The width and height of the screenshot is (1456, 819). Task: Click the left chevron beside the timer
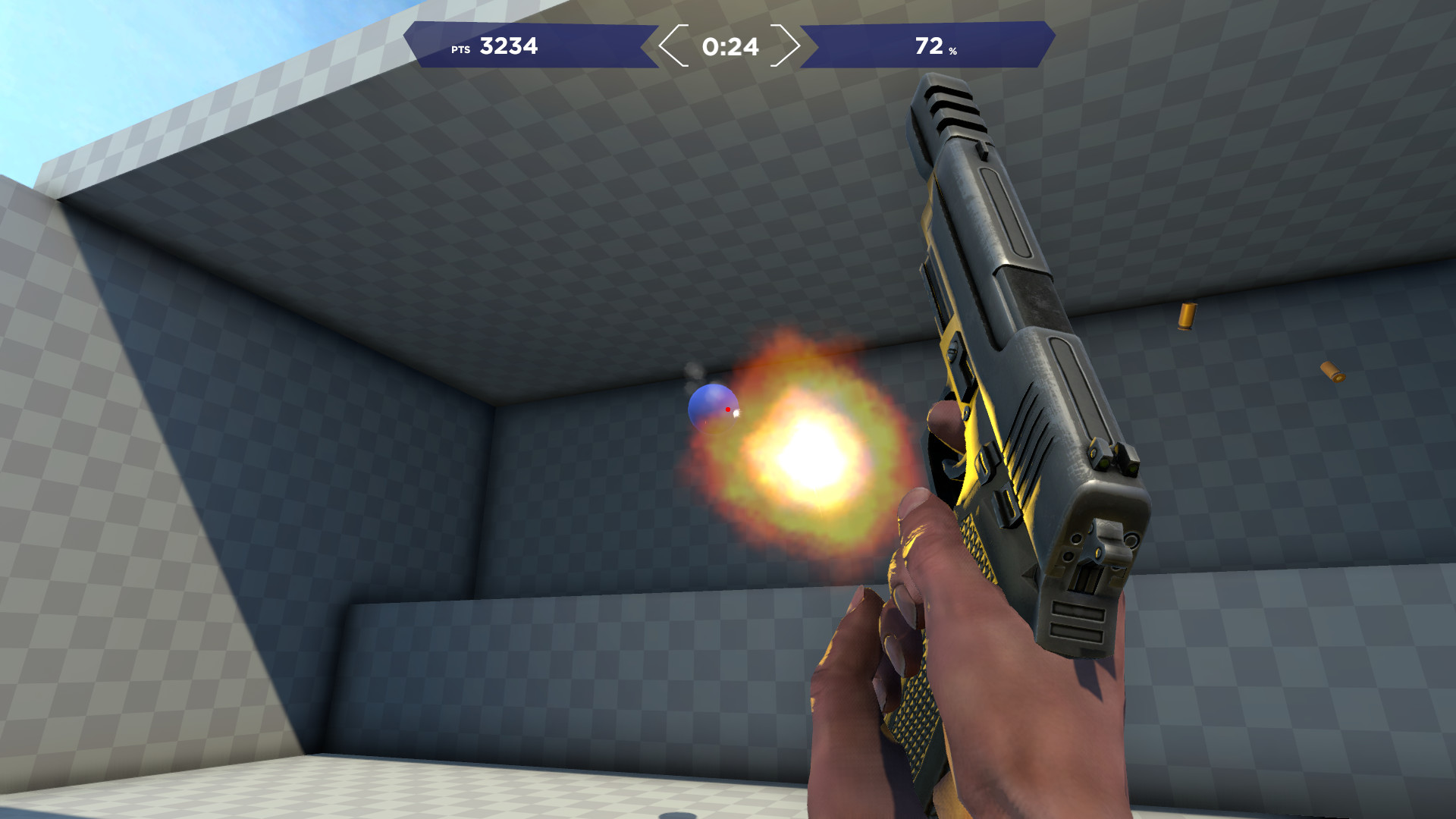670,47
